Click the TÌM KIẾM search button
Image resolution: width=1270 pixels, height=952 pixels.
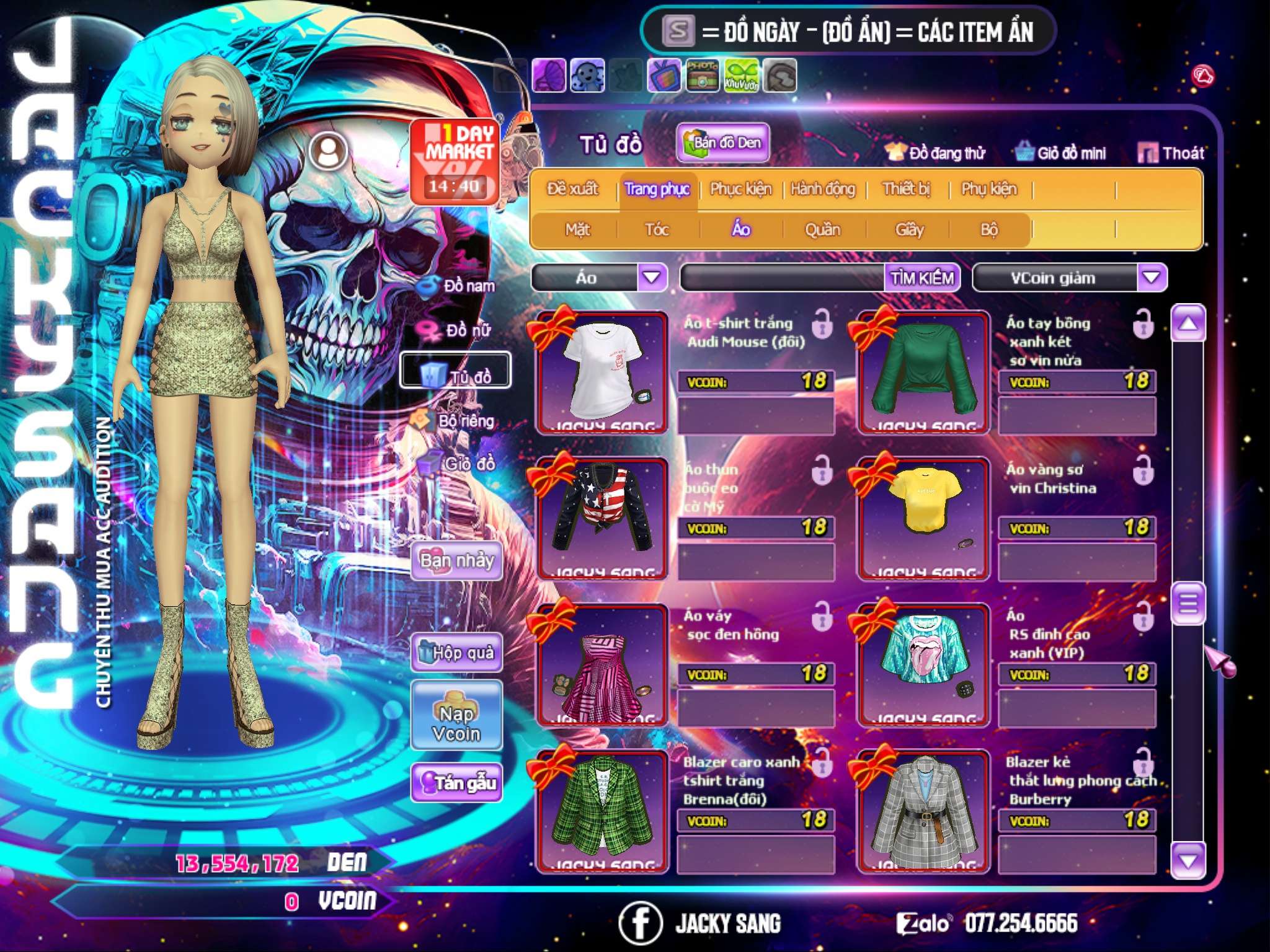(922, 278)
